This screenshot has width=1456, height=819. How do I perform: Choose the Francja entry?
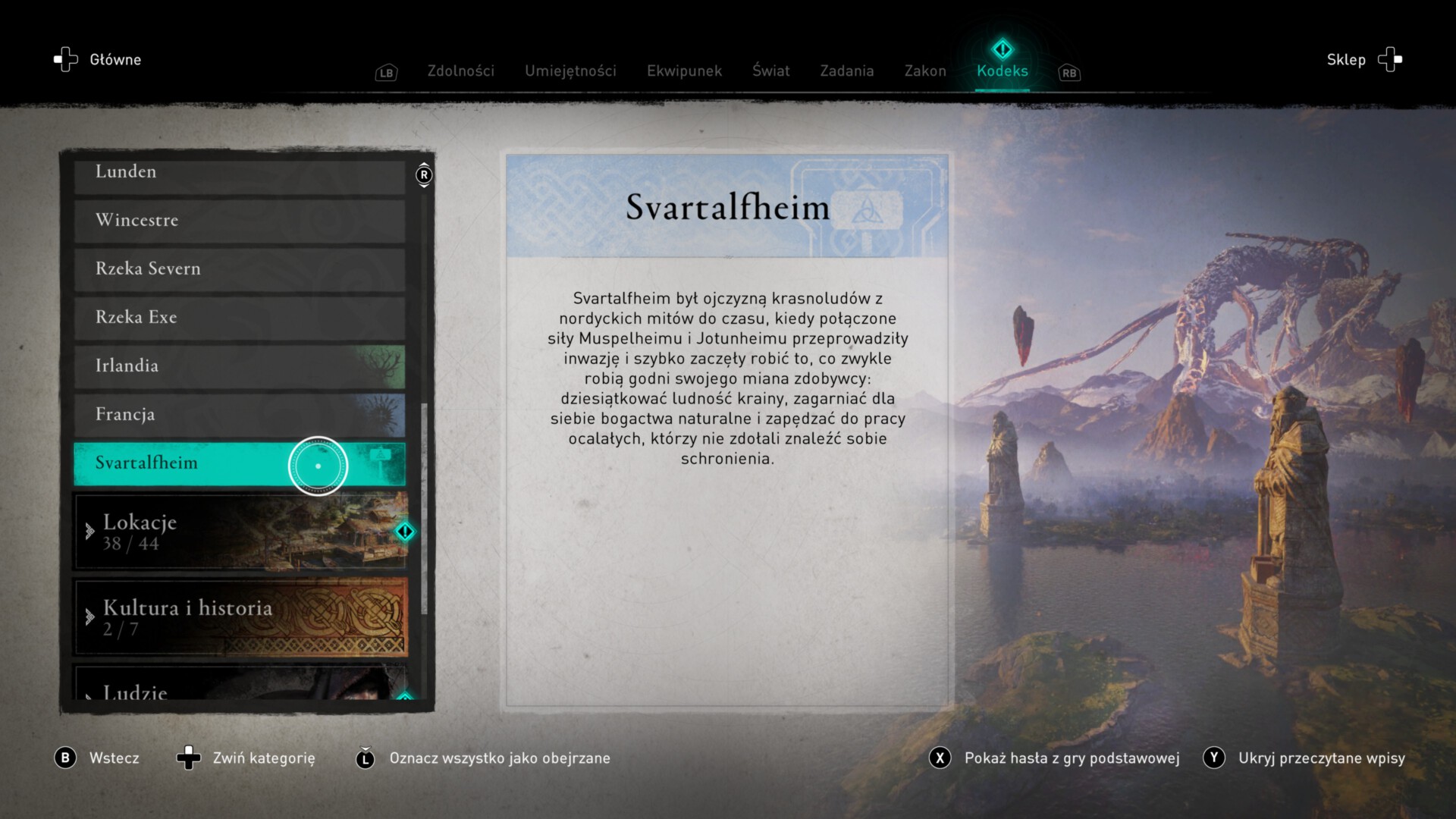pyautogui.click(x=239, y=415)
